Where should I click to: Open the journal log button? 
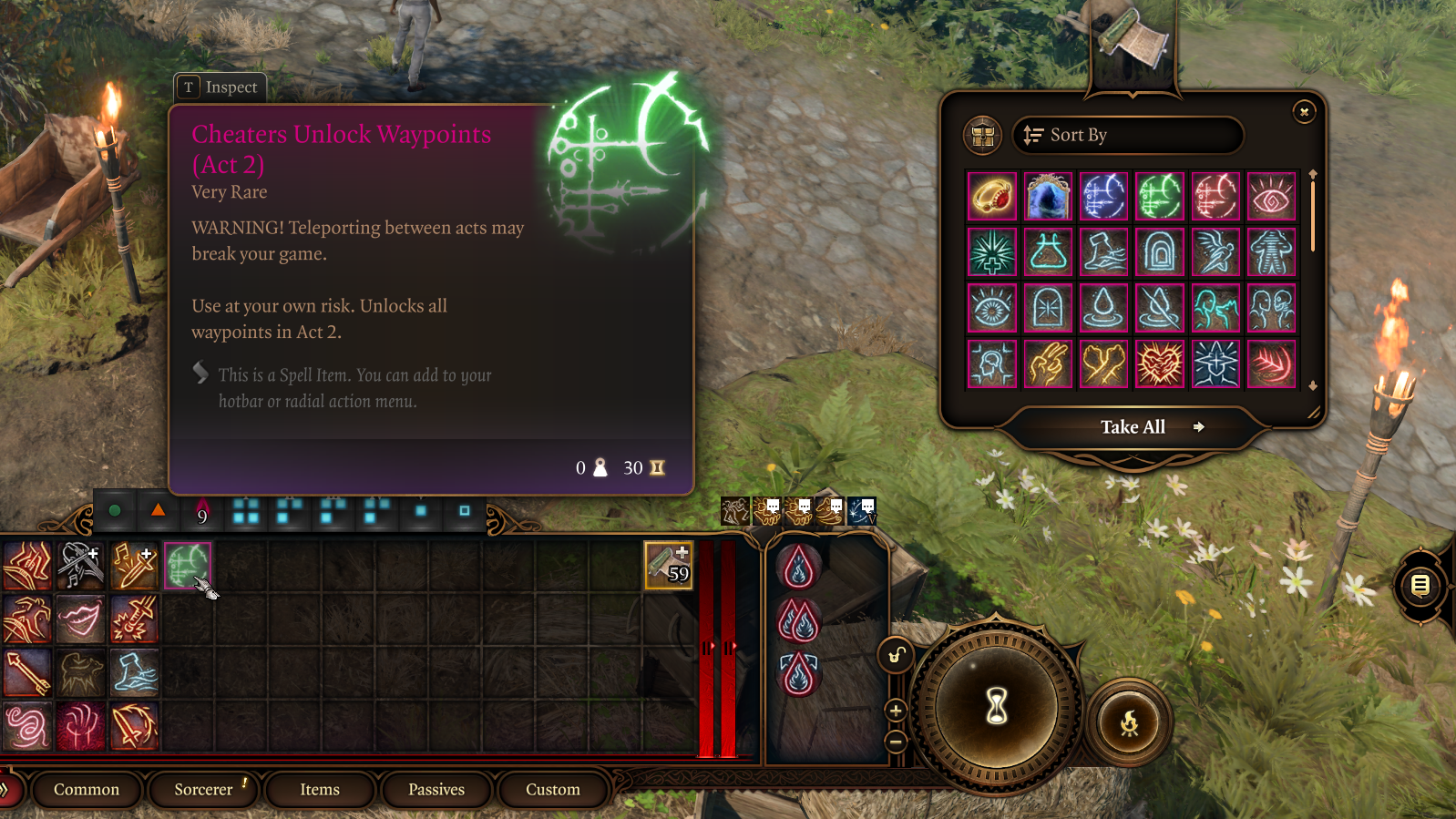(x=1420, y=585)
